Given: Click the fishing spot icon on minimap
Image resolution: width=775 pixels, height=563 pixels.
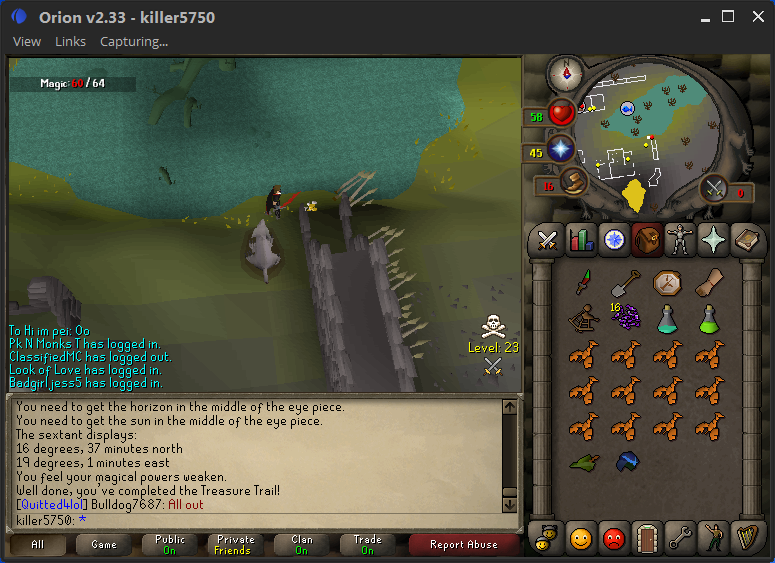Looking at the screenshot, I should [627, 108].
